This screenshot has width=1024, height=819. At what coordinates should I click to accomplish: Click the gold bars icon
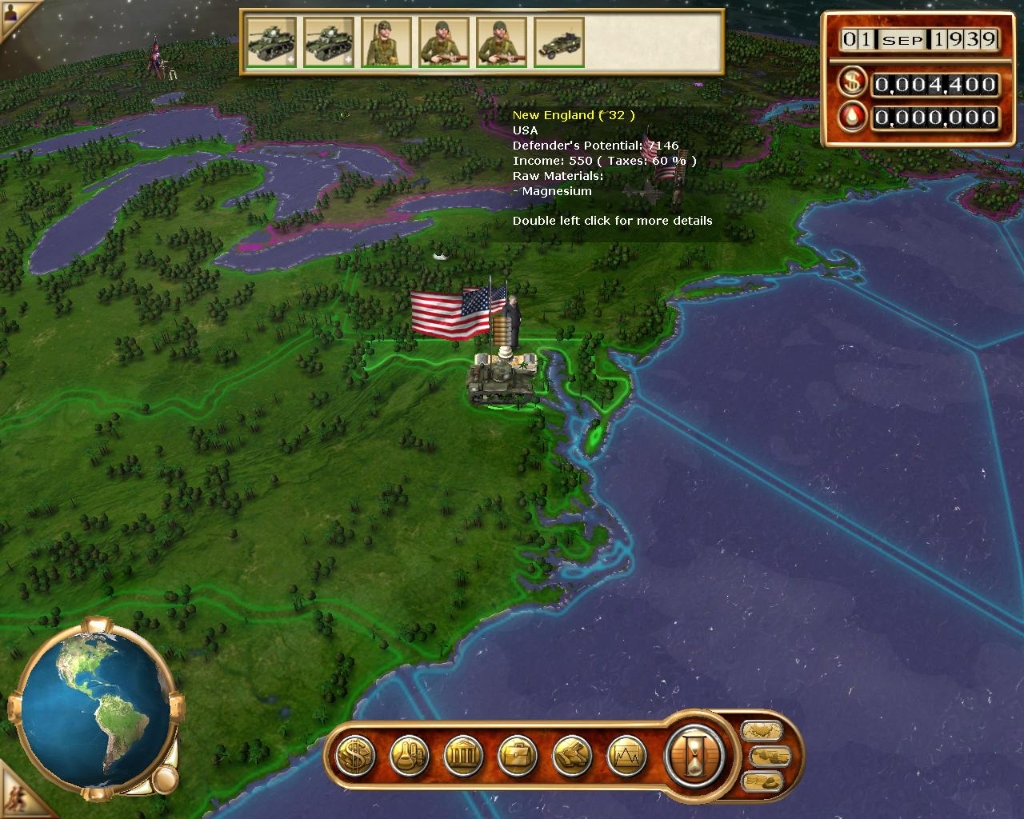click(572, 755)
